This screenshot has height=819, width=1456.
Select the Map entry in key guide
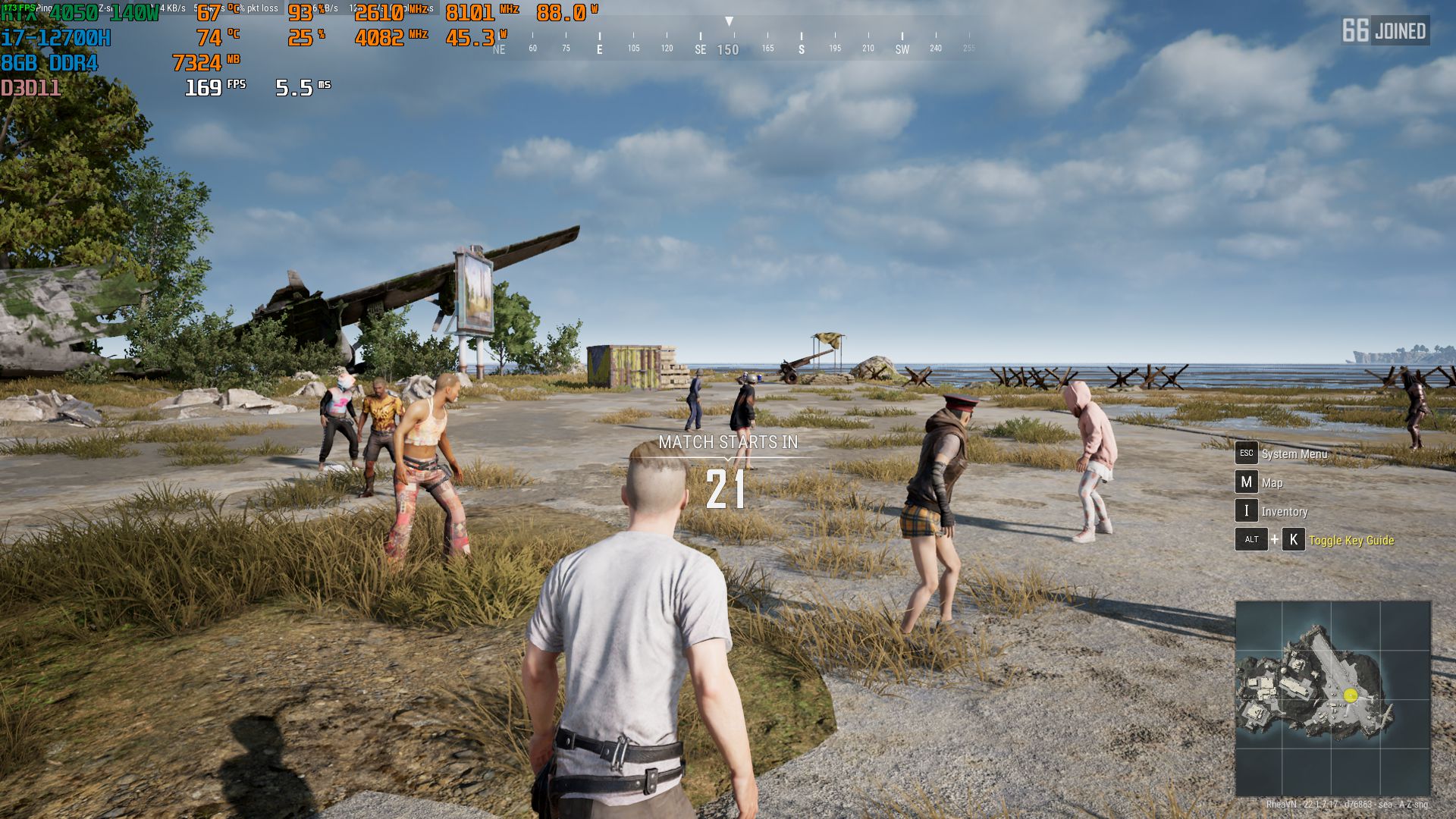1272,482
